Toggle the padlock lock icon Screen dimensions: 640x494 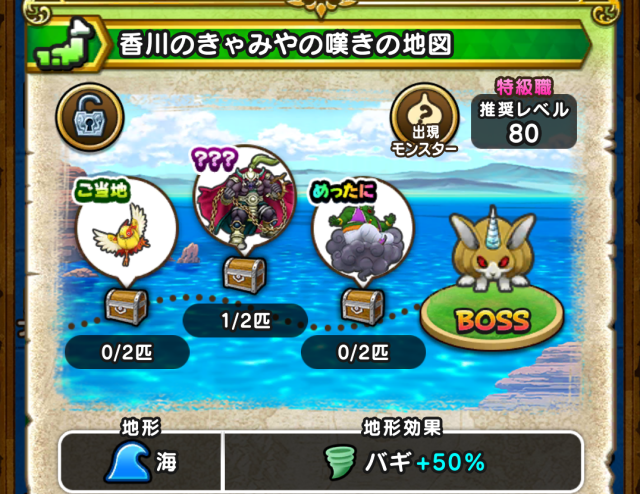[x=89, y=117]
